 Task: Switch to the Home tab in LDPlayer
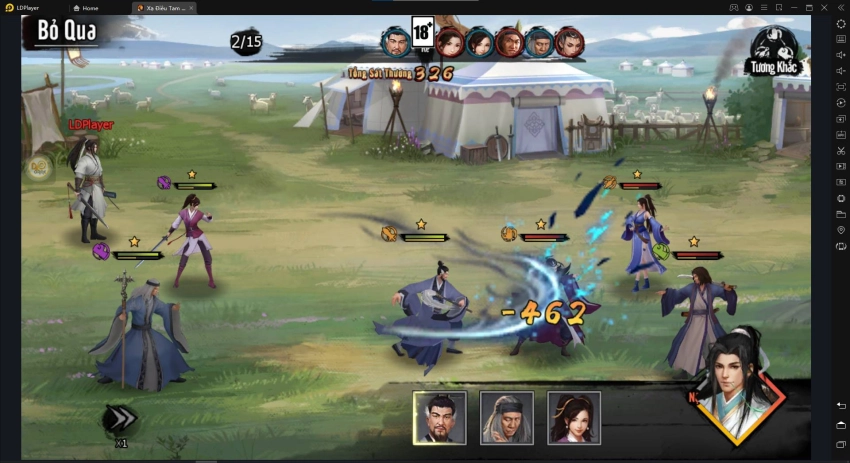tap(96, 7)
